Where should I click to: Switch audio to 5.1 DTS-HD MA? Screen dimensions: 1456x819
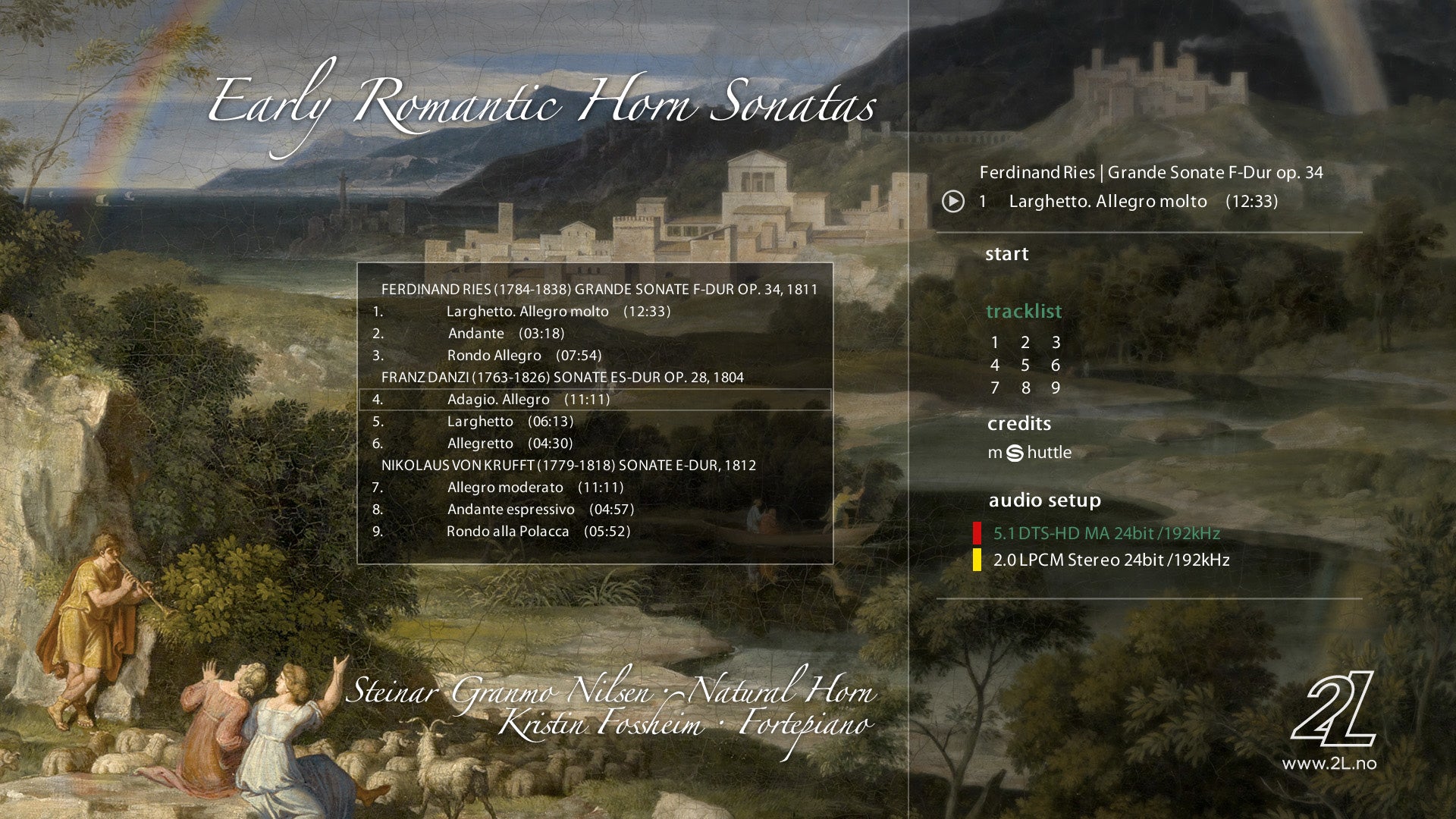click(x=1106, y=533)
